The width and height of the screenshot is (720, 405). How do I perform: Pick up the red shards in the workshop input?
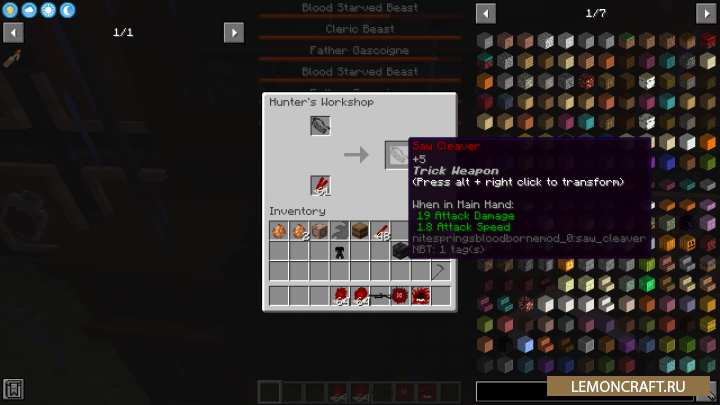point(320,186)
